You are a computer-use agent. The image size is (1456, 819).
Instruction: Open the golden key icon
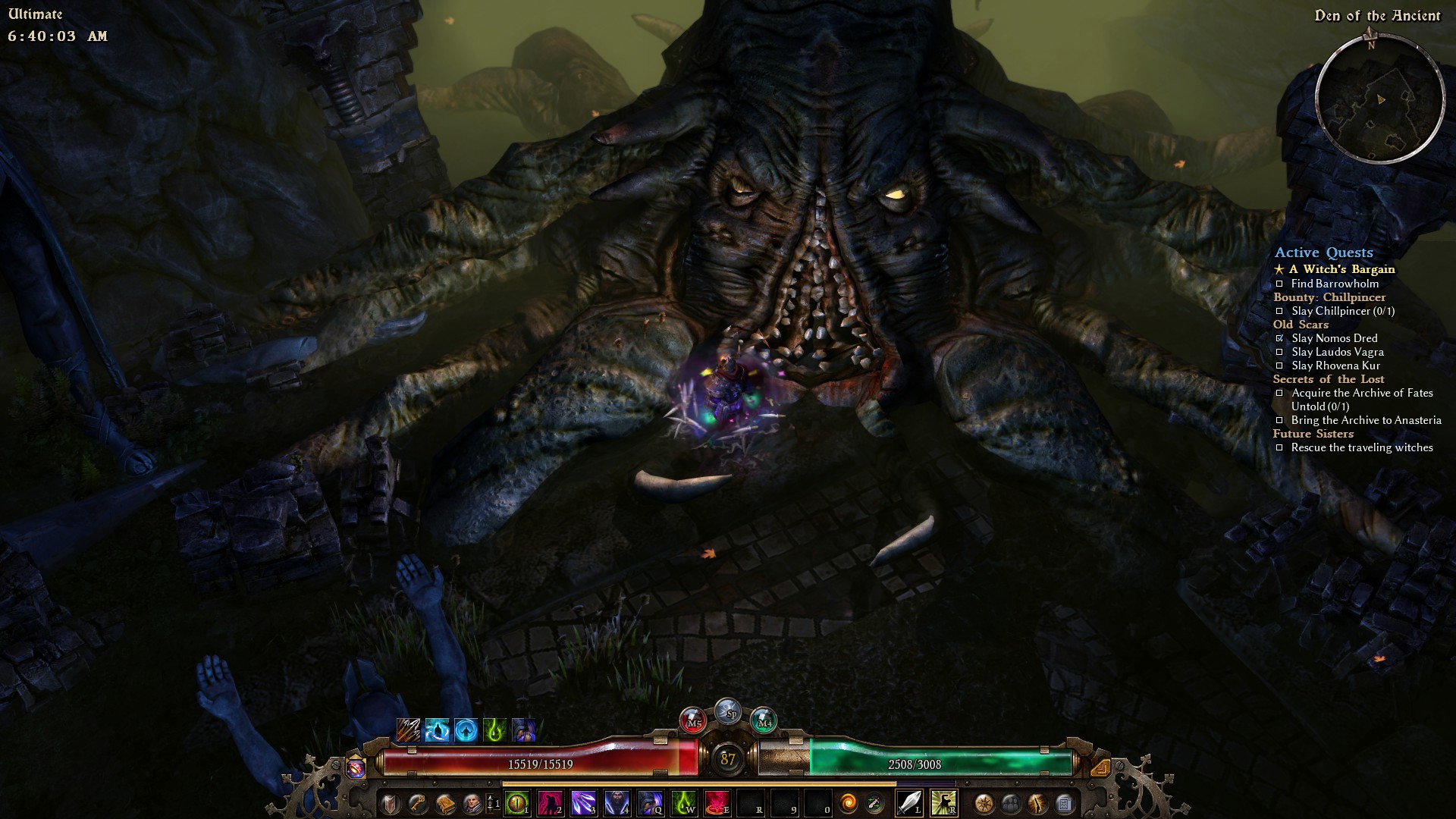(x=418, y=803)
